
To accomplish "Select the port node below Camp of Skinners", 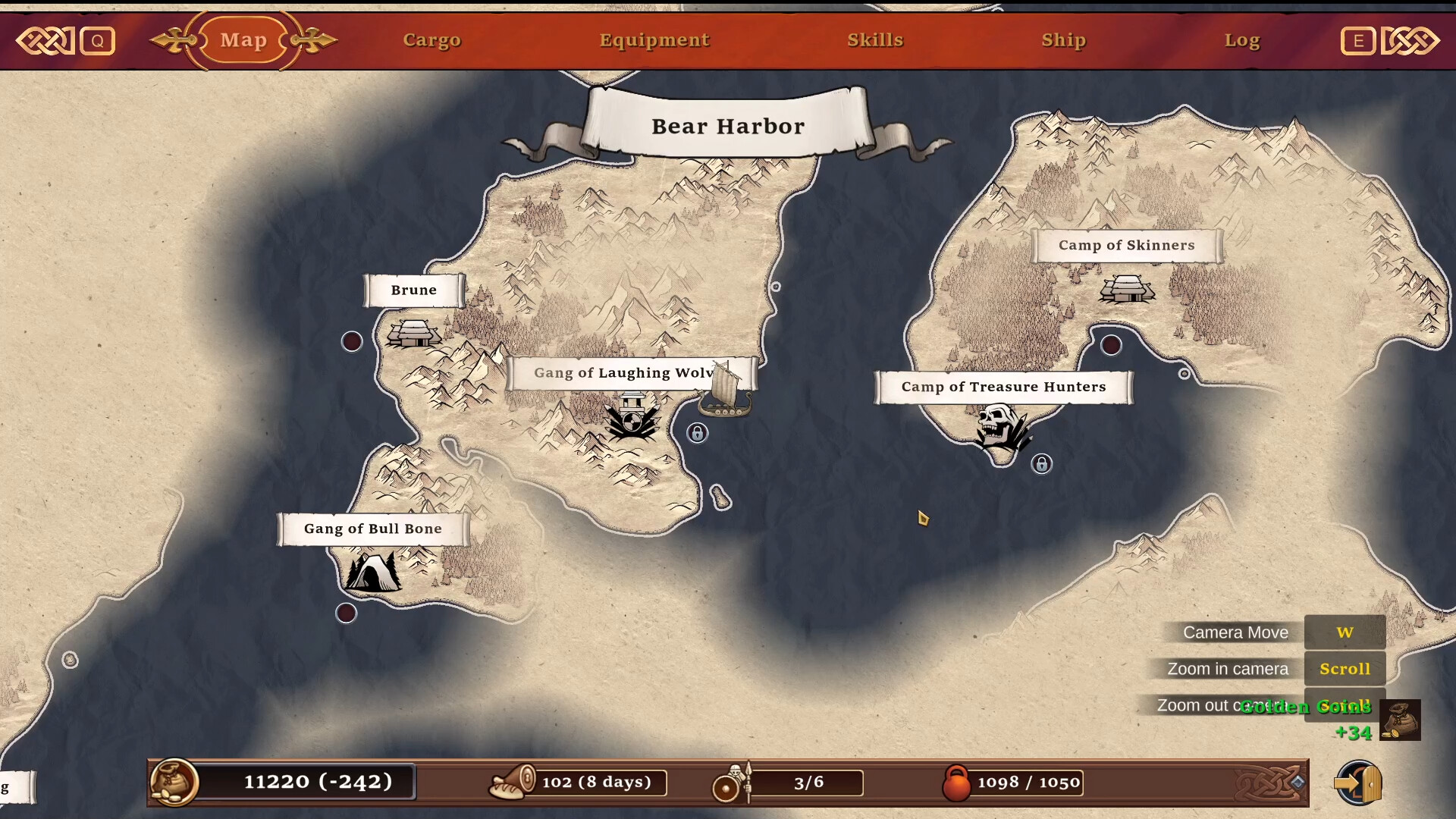I will pos(1111,345).
